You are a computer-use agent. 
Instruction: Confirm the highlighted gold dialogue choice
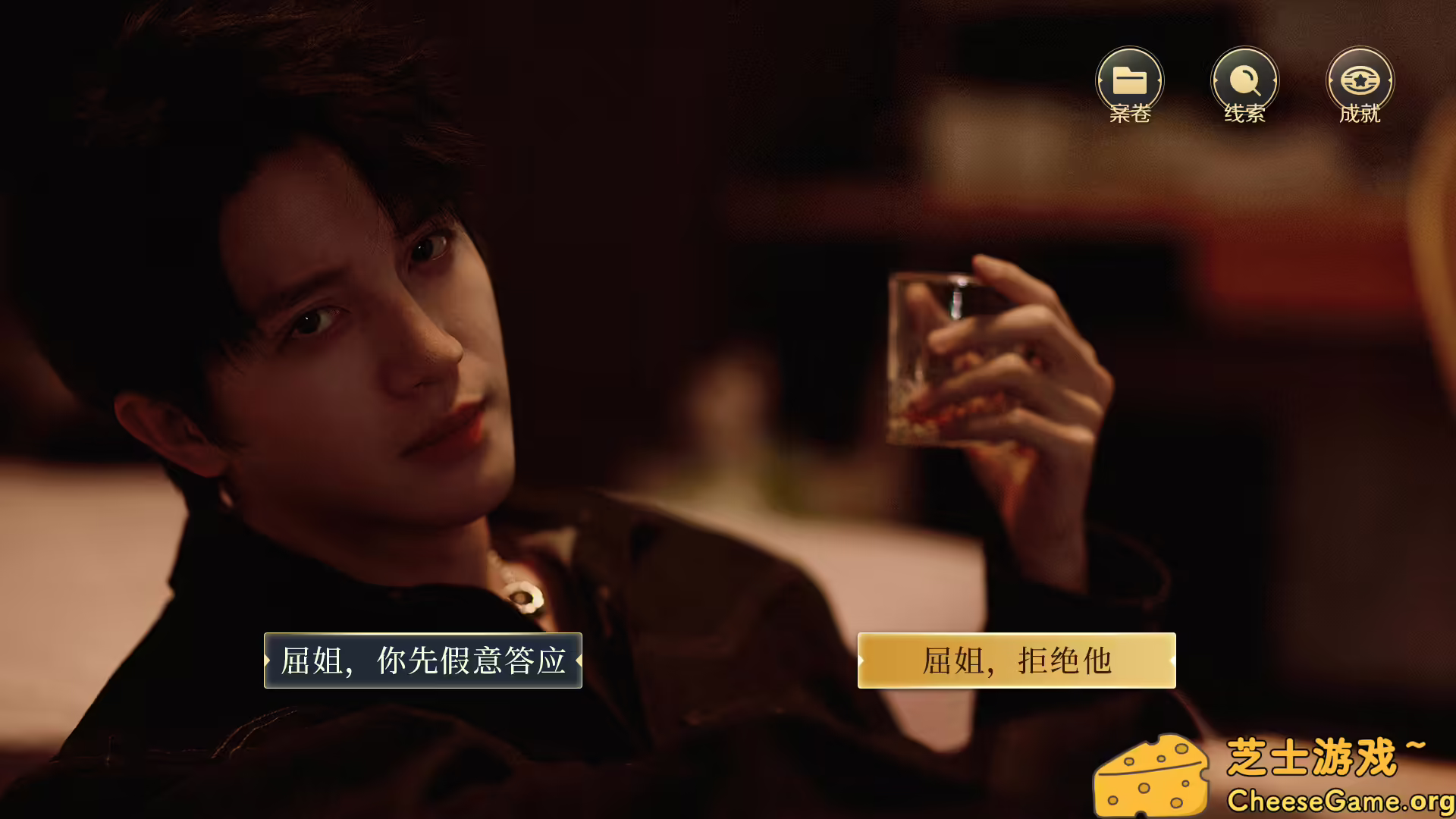(x=1017, y=661)
